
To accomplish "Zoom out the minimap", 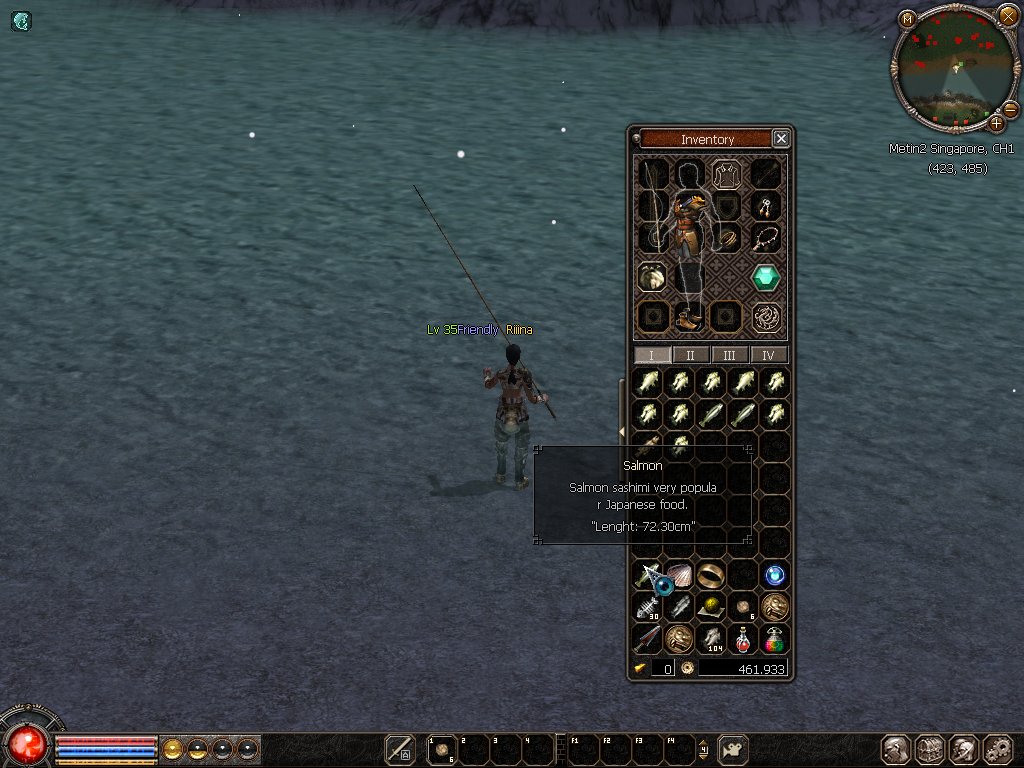I will (1010, 109).
